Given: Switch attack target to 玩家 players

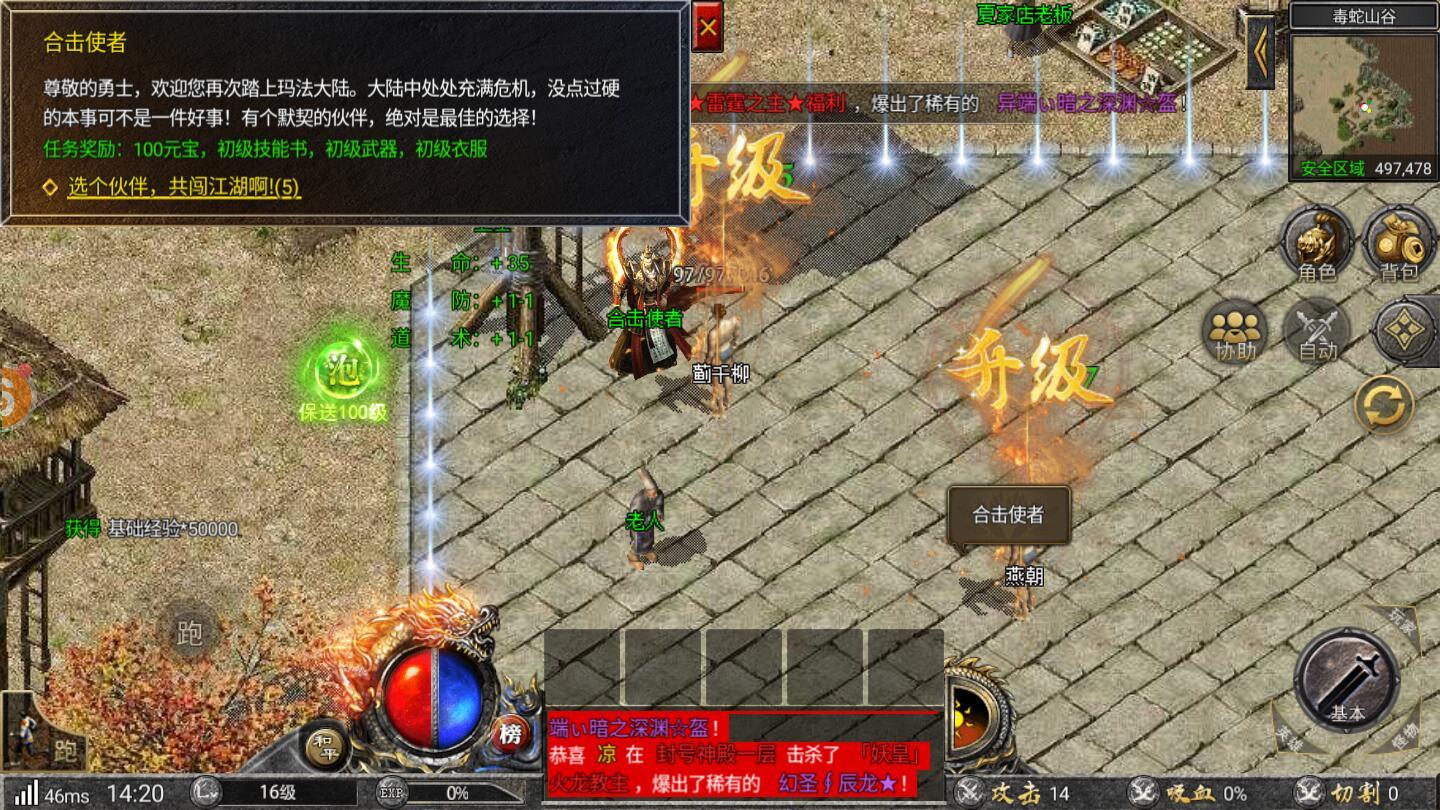Looking at the screenshot, I should [x=1400, y=620].
